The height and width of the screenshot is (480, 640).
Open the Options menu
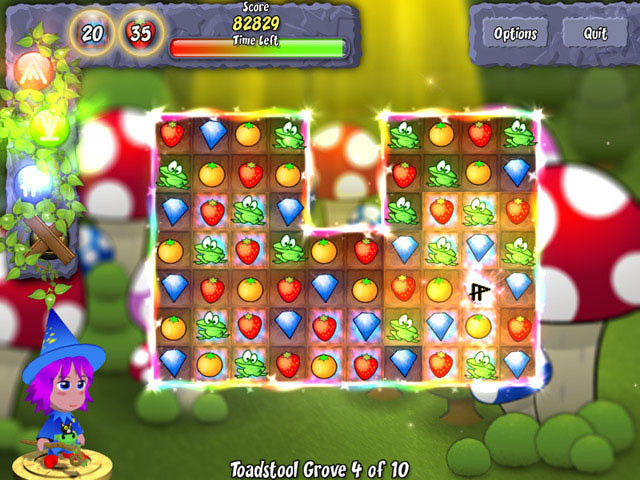(x=516, y=33)
